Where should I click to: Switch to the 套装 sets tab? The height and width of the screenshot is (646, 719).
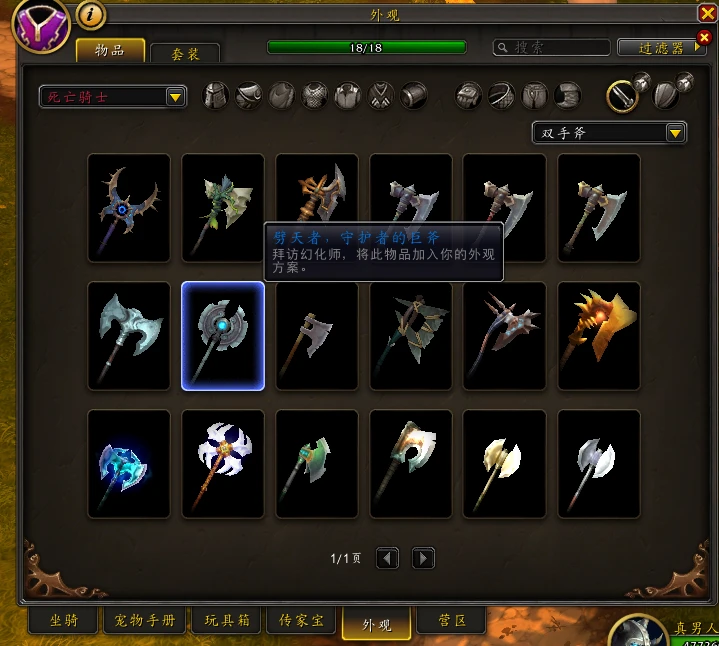(x=184, y=52)
